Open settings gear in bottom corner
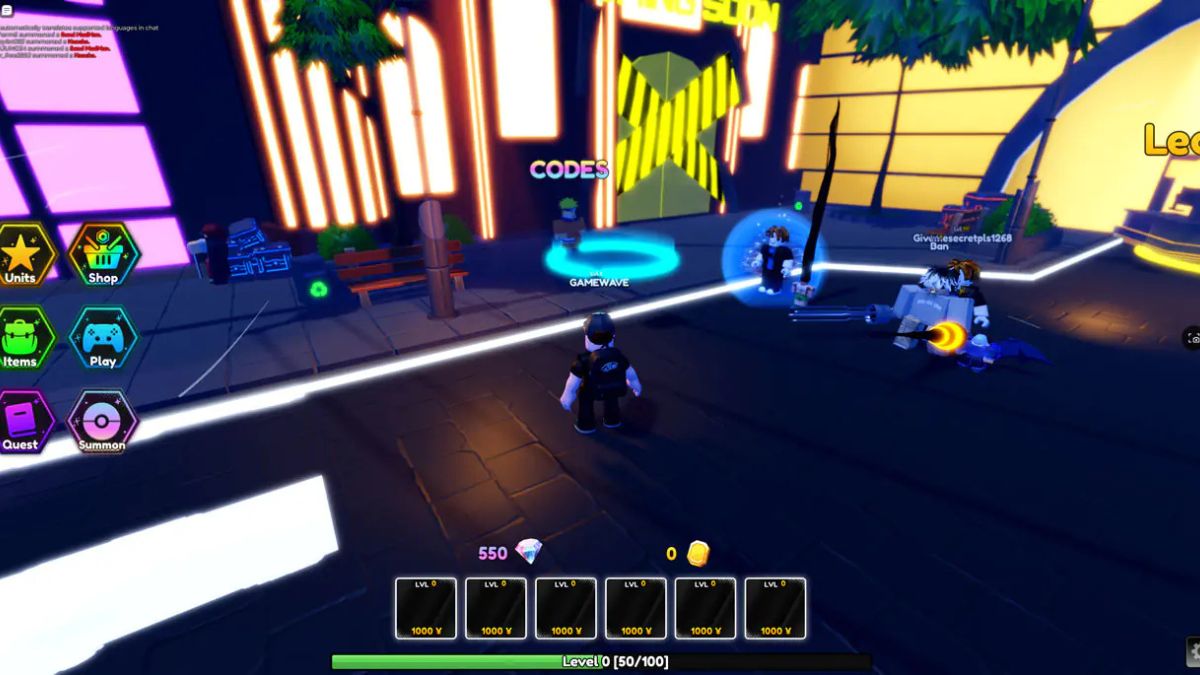 pyautogui.click(x=1193, y=651)
